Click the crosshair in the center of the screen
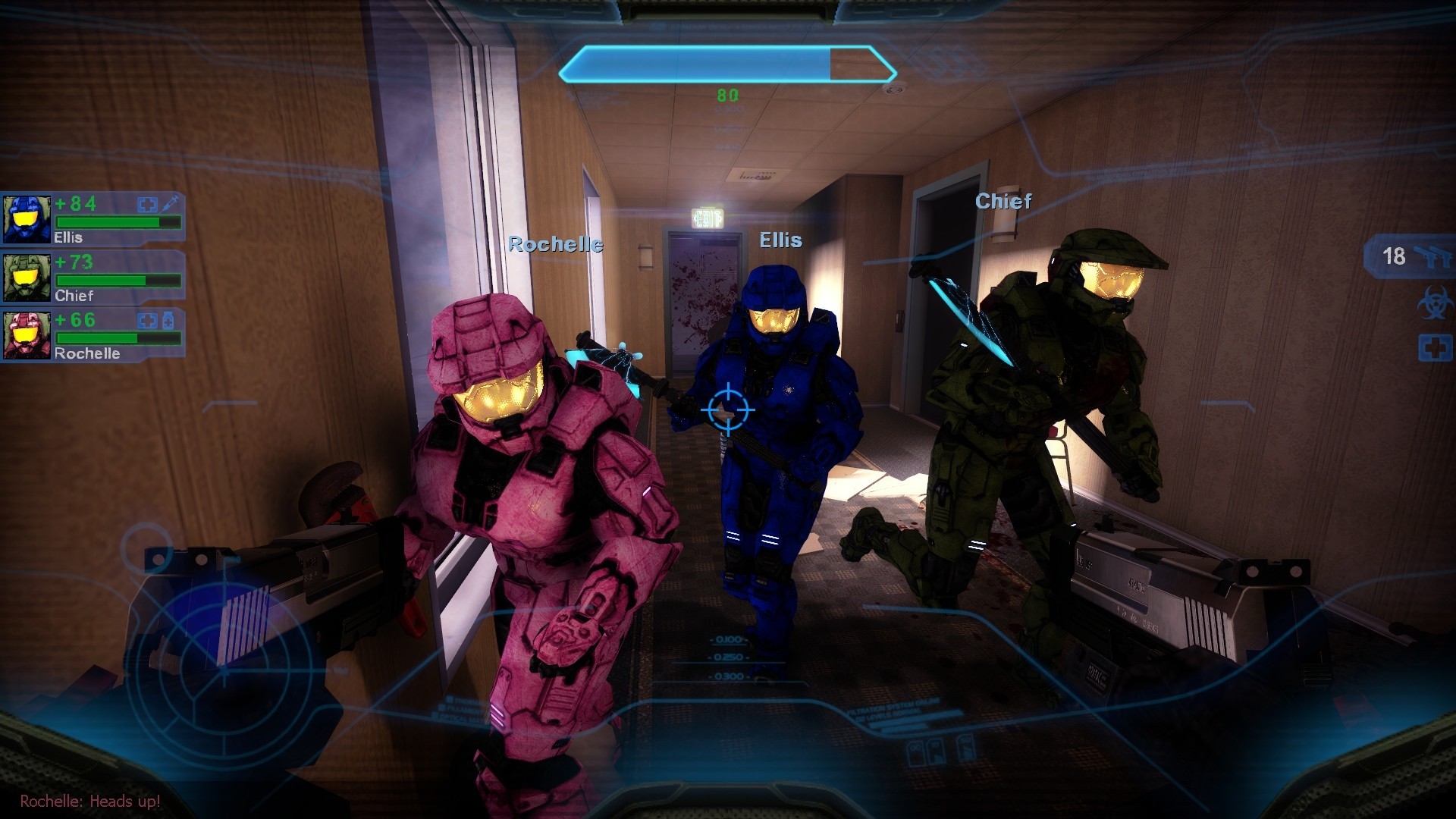This screenshot has height=819, width=1456. point(726,409)
